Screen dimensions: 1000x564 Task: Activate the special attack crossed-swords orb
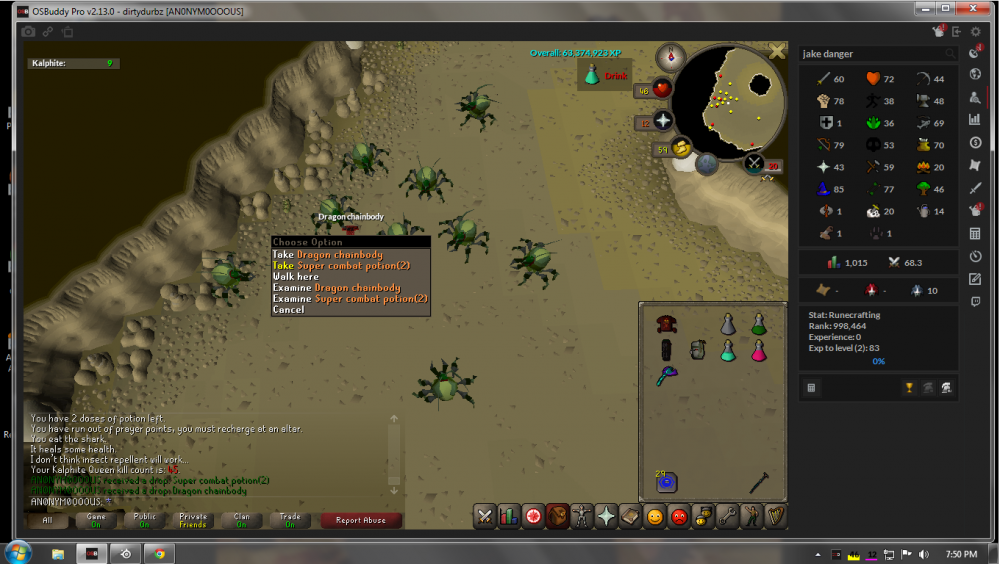(753, 163)
